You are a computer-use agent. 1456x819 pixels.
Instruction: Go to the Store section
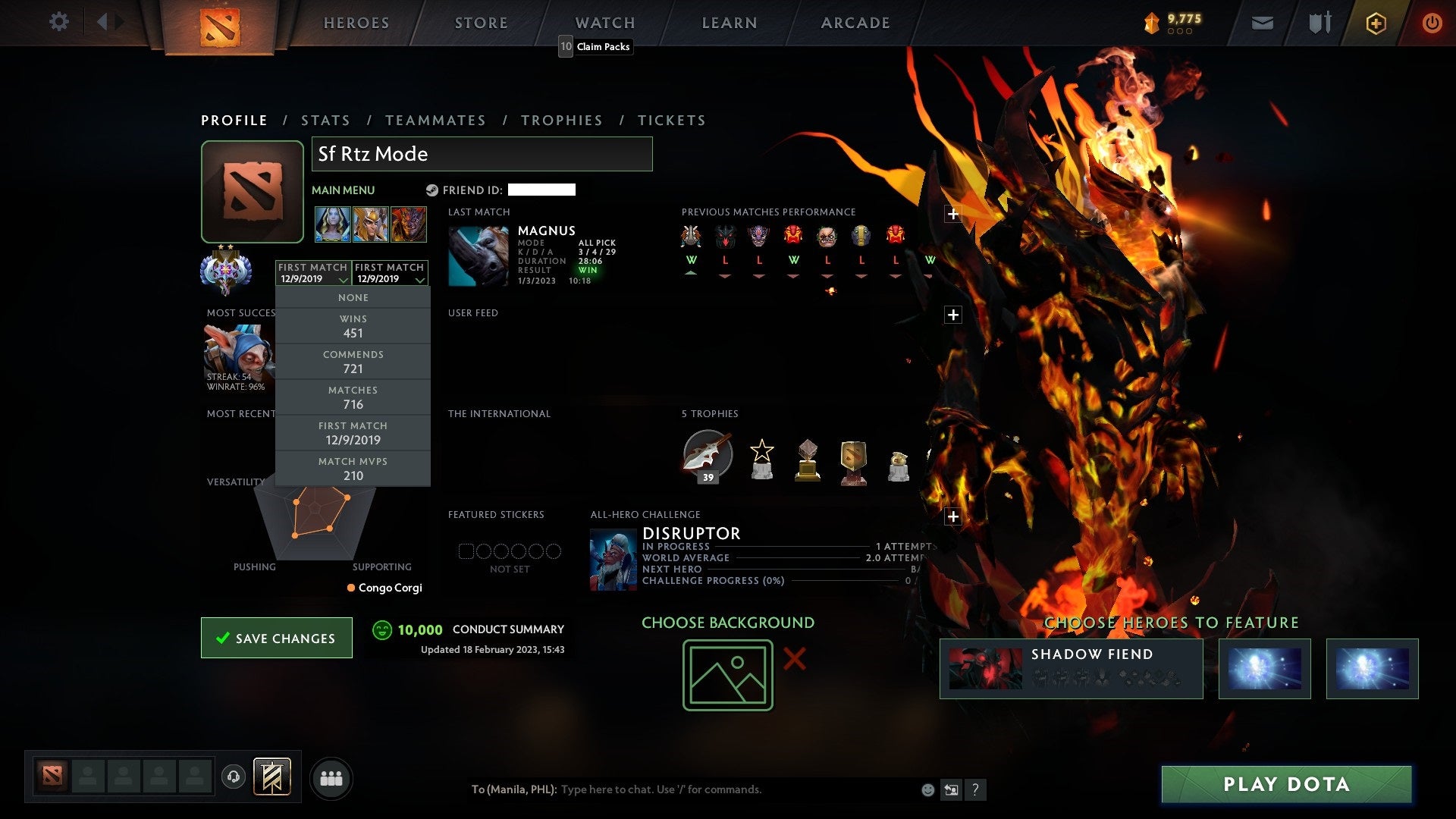pos(482,24)
